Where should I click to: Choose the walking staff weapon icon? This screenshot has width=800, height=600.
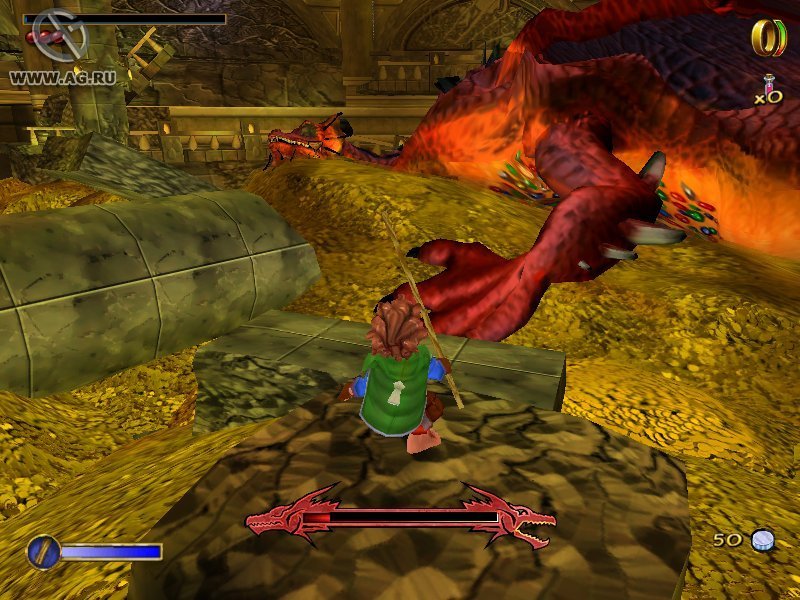44,551
